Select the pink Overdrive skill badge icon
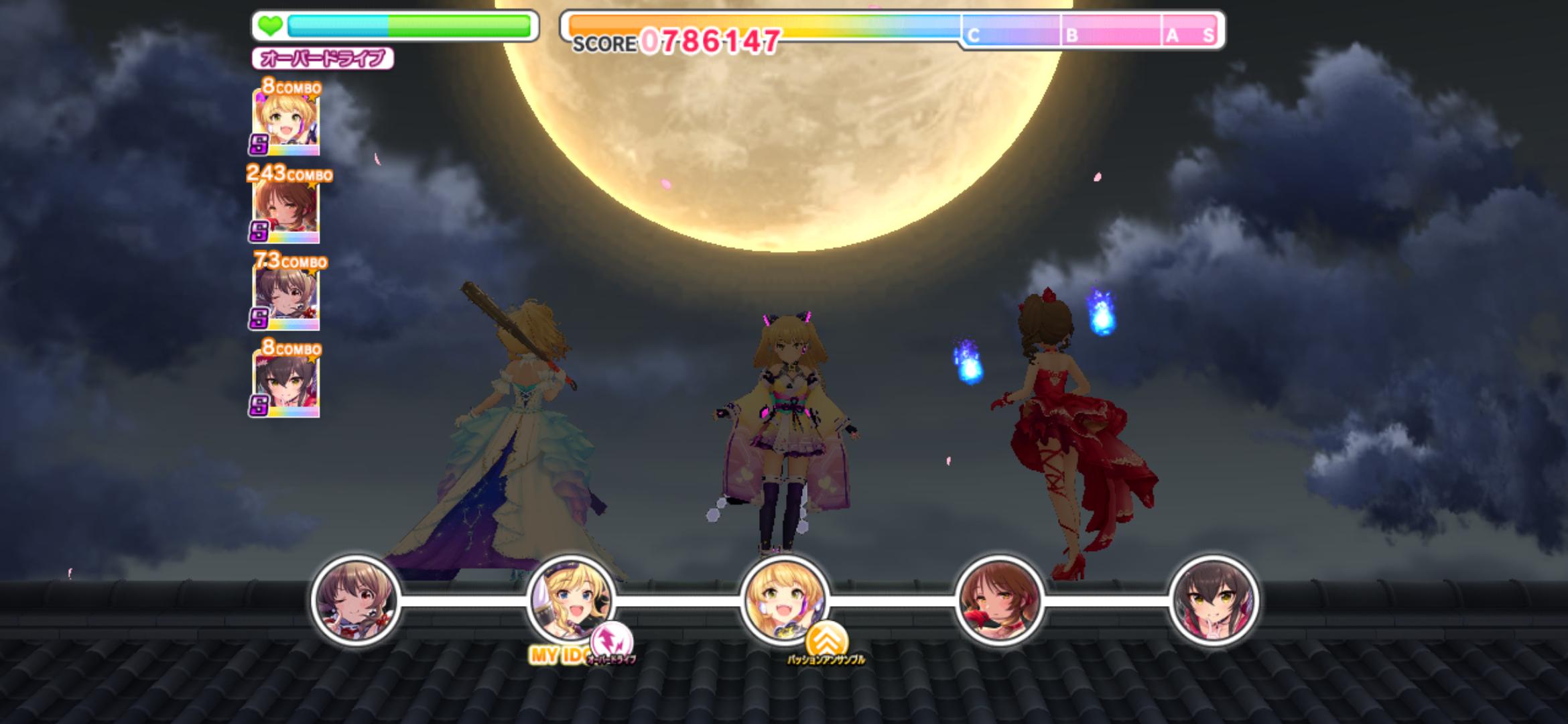 (612, 640)
